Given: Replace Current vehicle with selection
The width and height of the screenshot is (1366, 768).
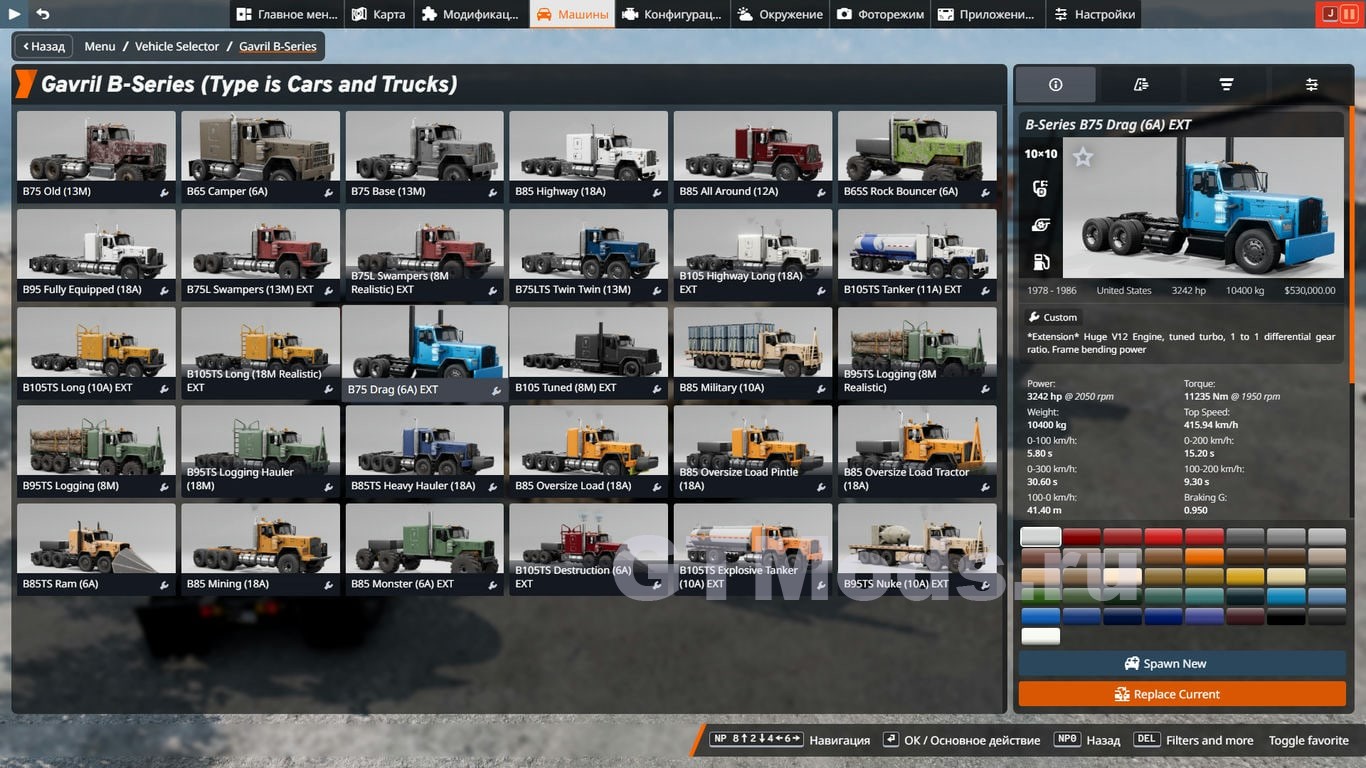Looking at the screenshot, I should (1181, 694).
